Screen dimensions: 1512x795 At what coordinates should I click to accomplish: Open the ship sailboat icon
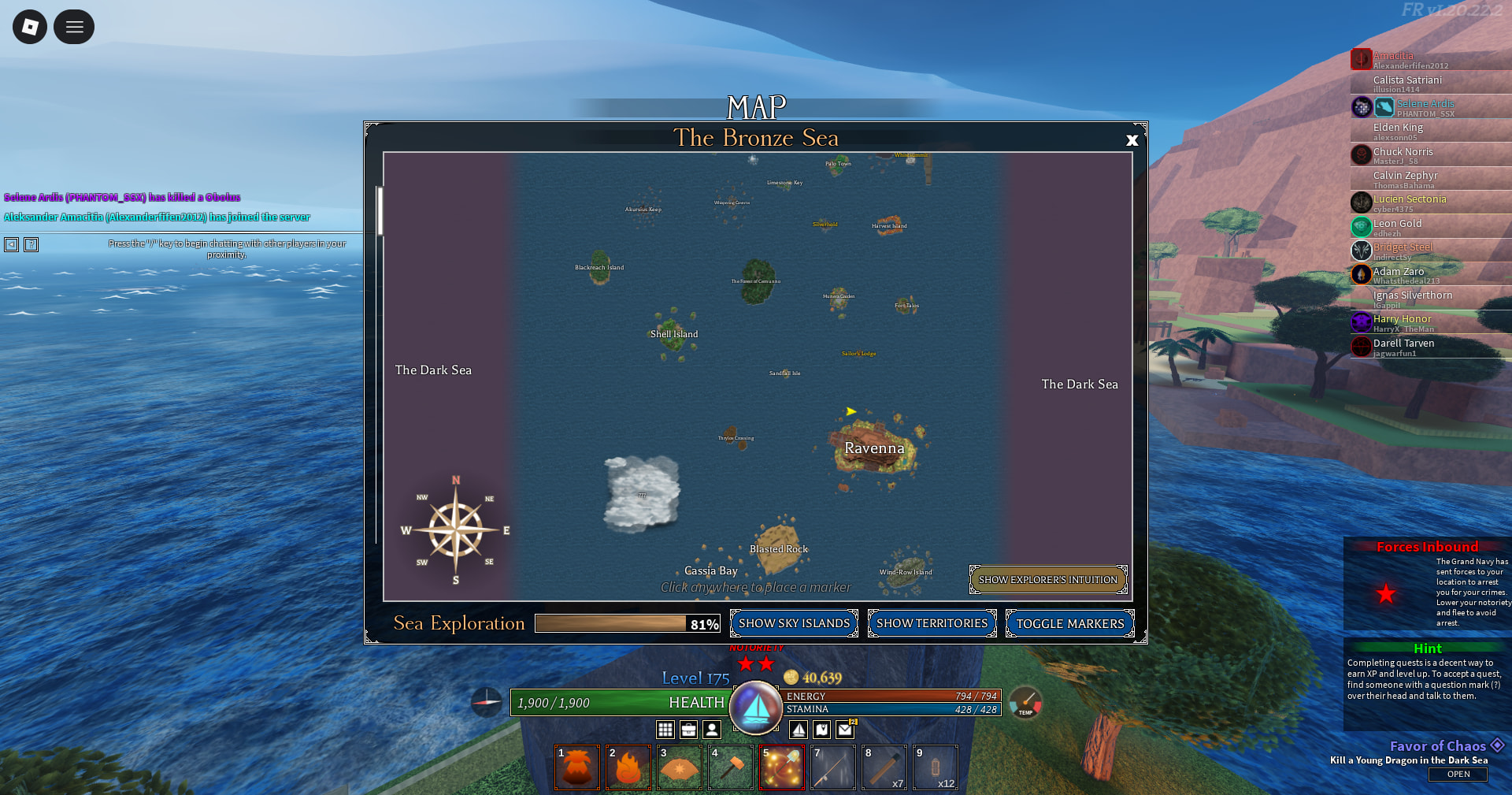tap(799, 730)
